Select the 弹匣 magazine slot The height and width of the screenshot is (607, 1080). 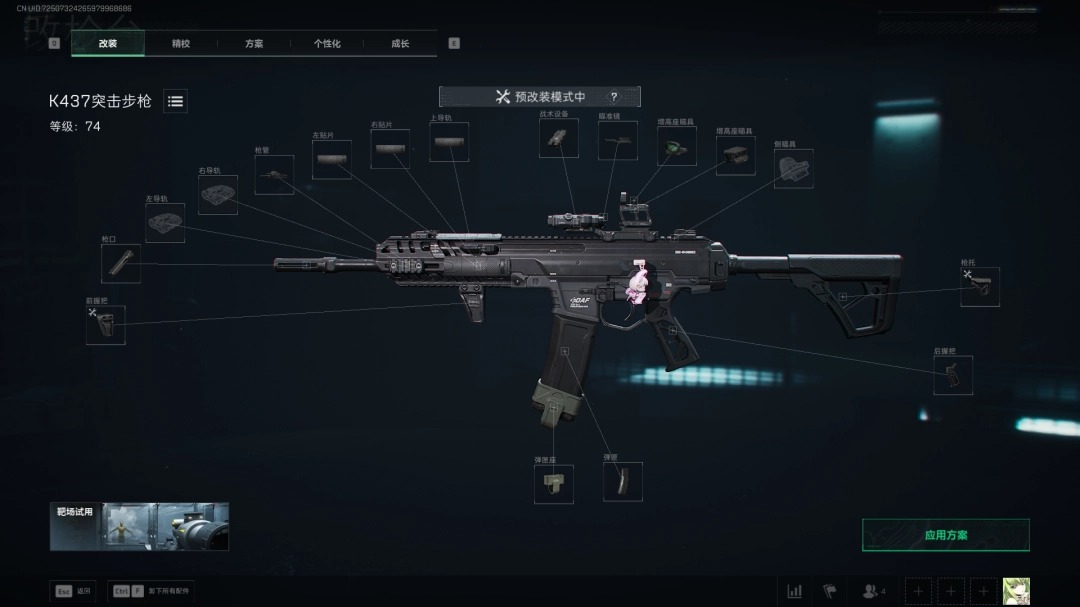(x=622, y=482)
